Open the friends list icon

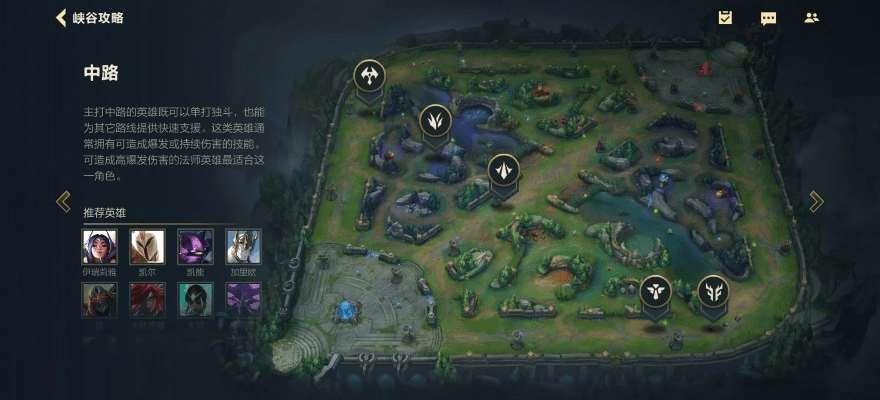(811, 18)
